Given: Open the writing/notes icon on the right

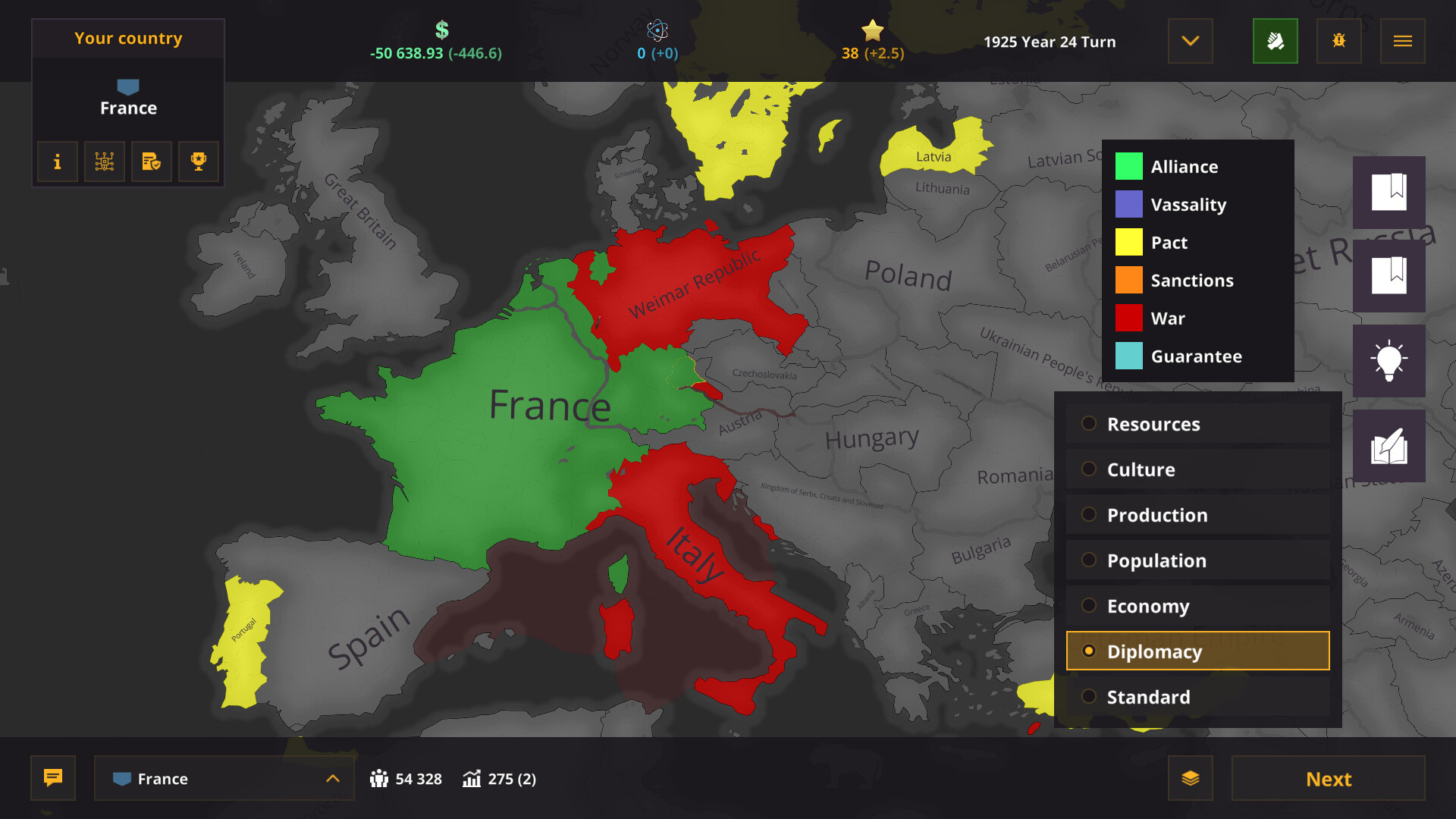Looking at the screenshot, I should 1389,446.
